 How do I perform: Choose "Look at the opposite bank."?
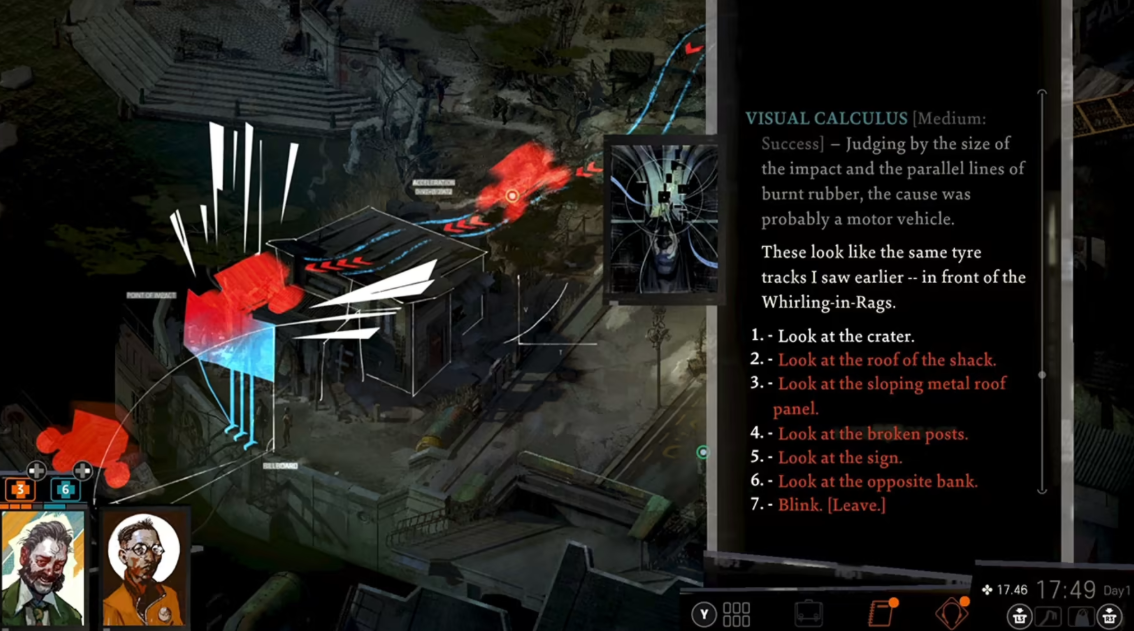click(877, 482)
